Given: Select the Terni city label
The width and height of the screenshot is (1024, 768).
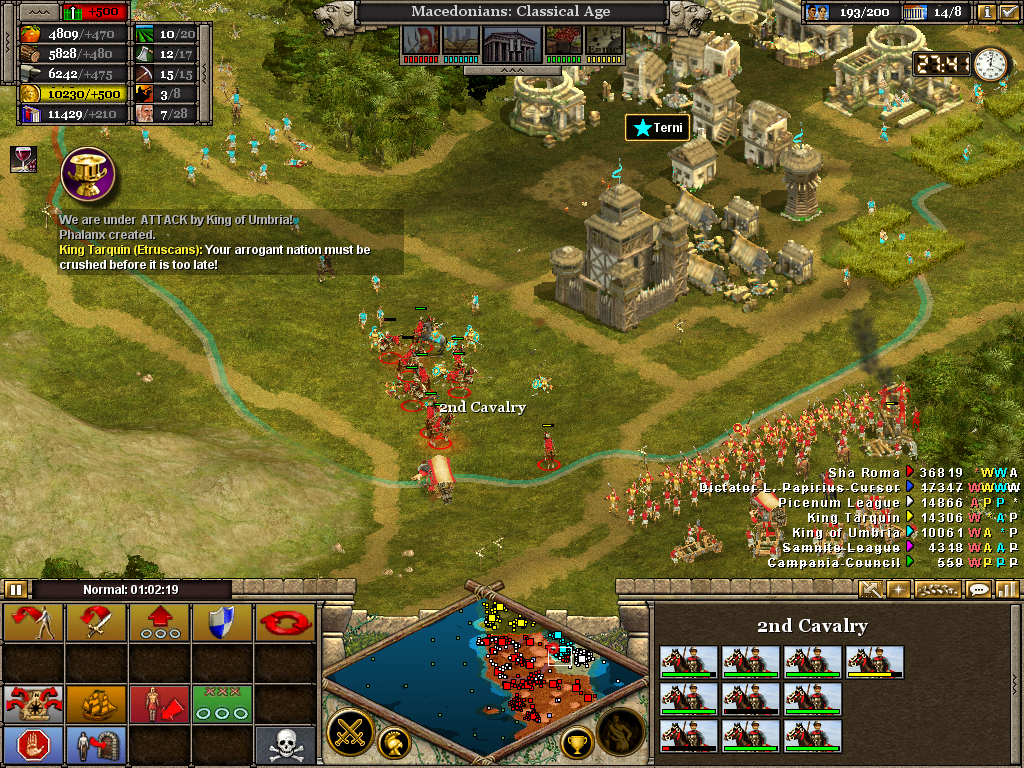Looking at the screenshot, I should (x=657, y=128).
